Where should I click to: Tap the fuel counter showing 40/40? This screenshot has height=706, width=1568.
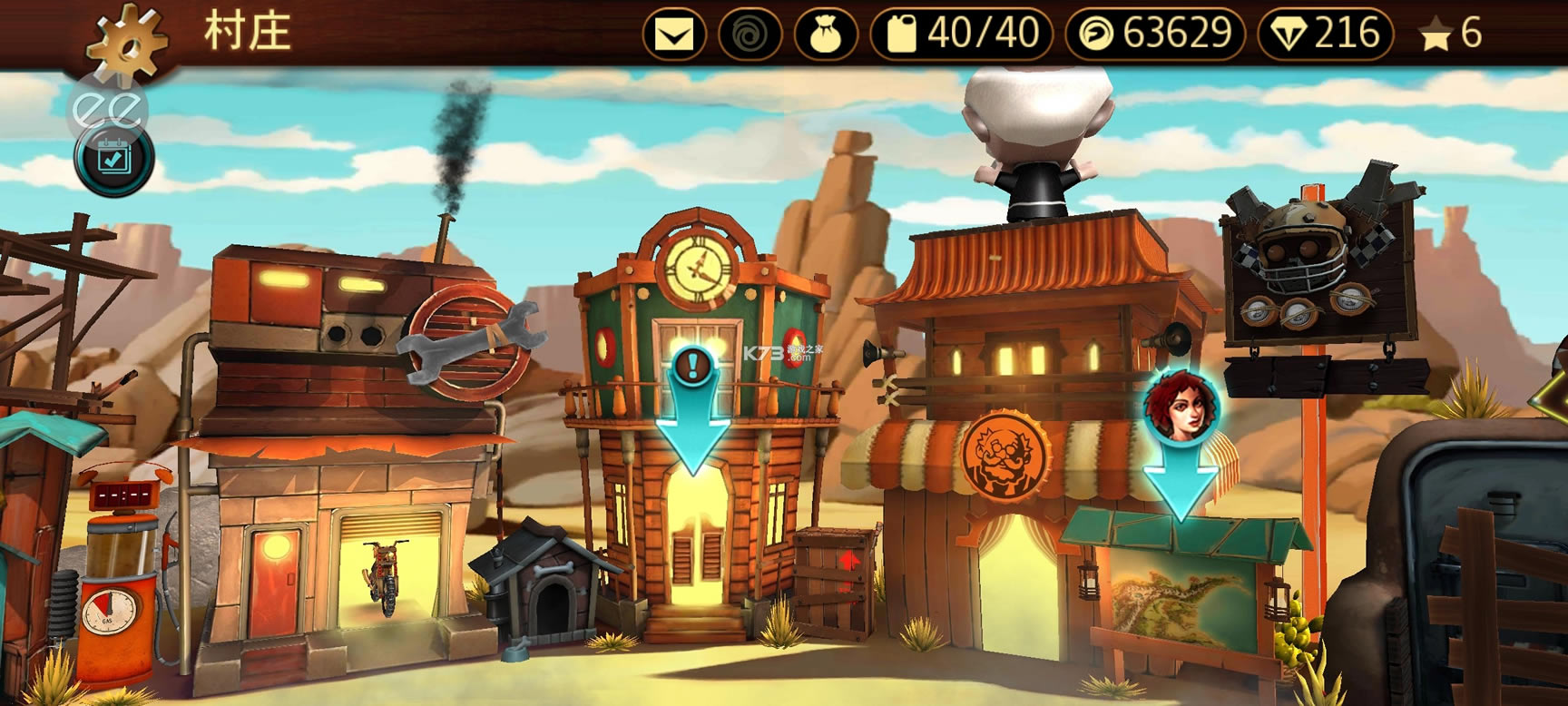pyautogui.click(x=961, y=34)
